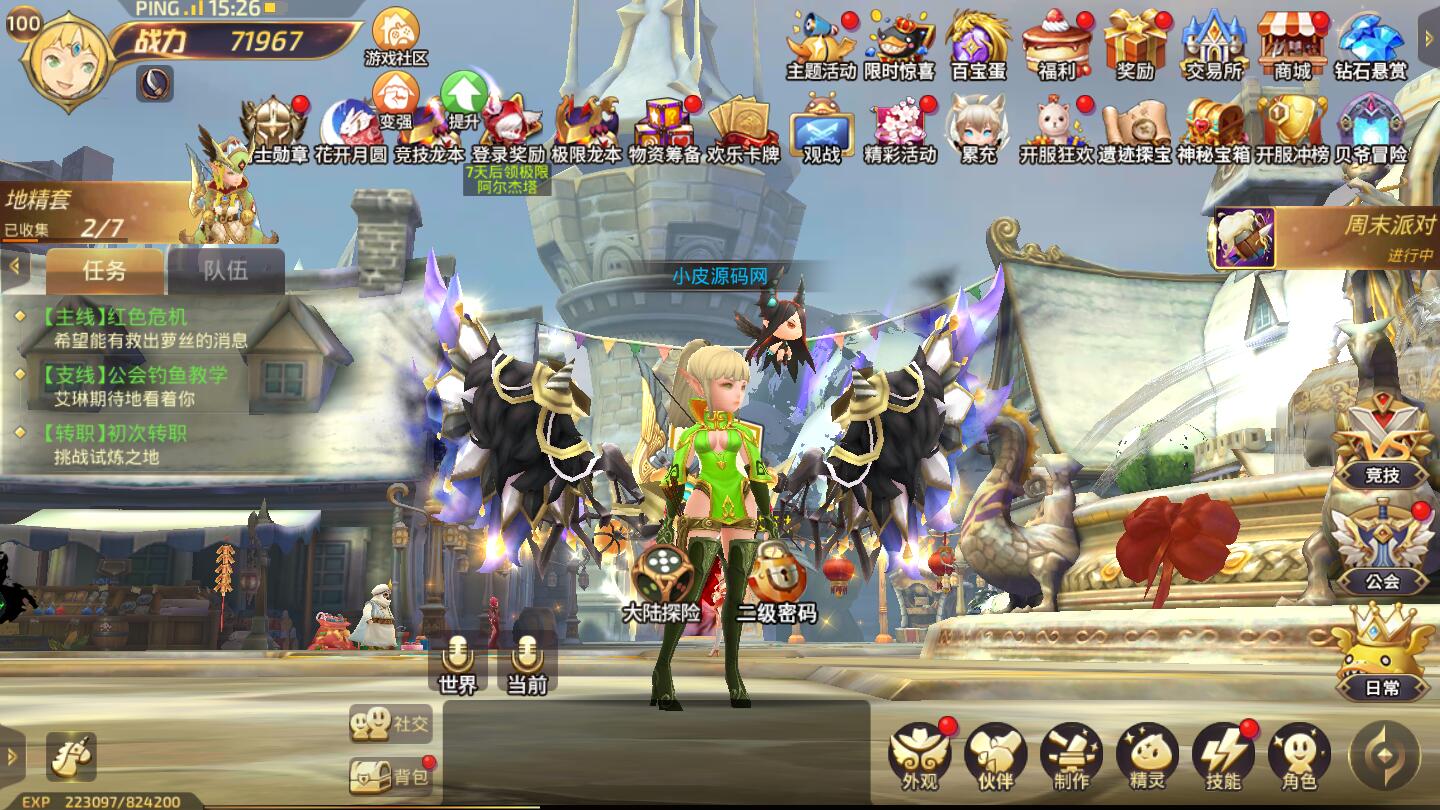Open the 技能 skills menu
This screenshot has height=810, width=1440.
pos(1223,755)
